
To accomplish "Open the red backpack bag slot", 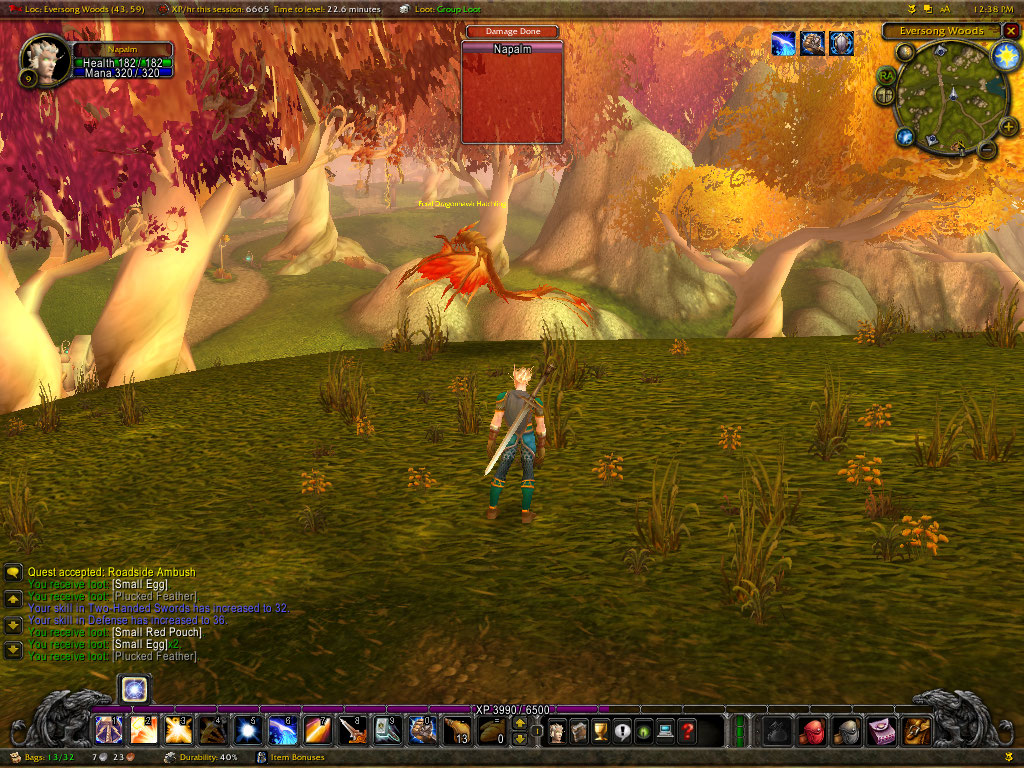I will click(x=813, y=731).
